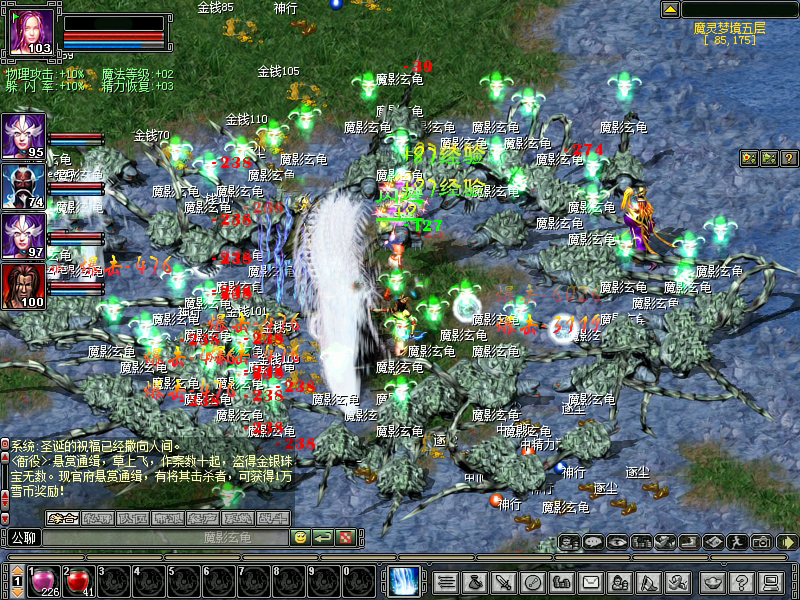Open the chat emoji picker smiley face
The width and height of the screenshot is (800, 600).
coord(300,538)
